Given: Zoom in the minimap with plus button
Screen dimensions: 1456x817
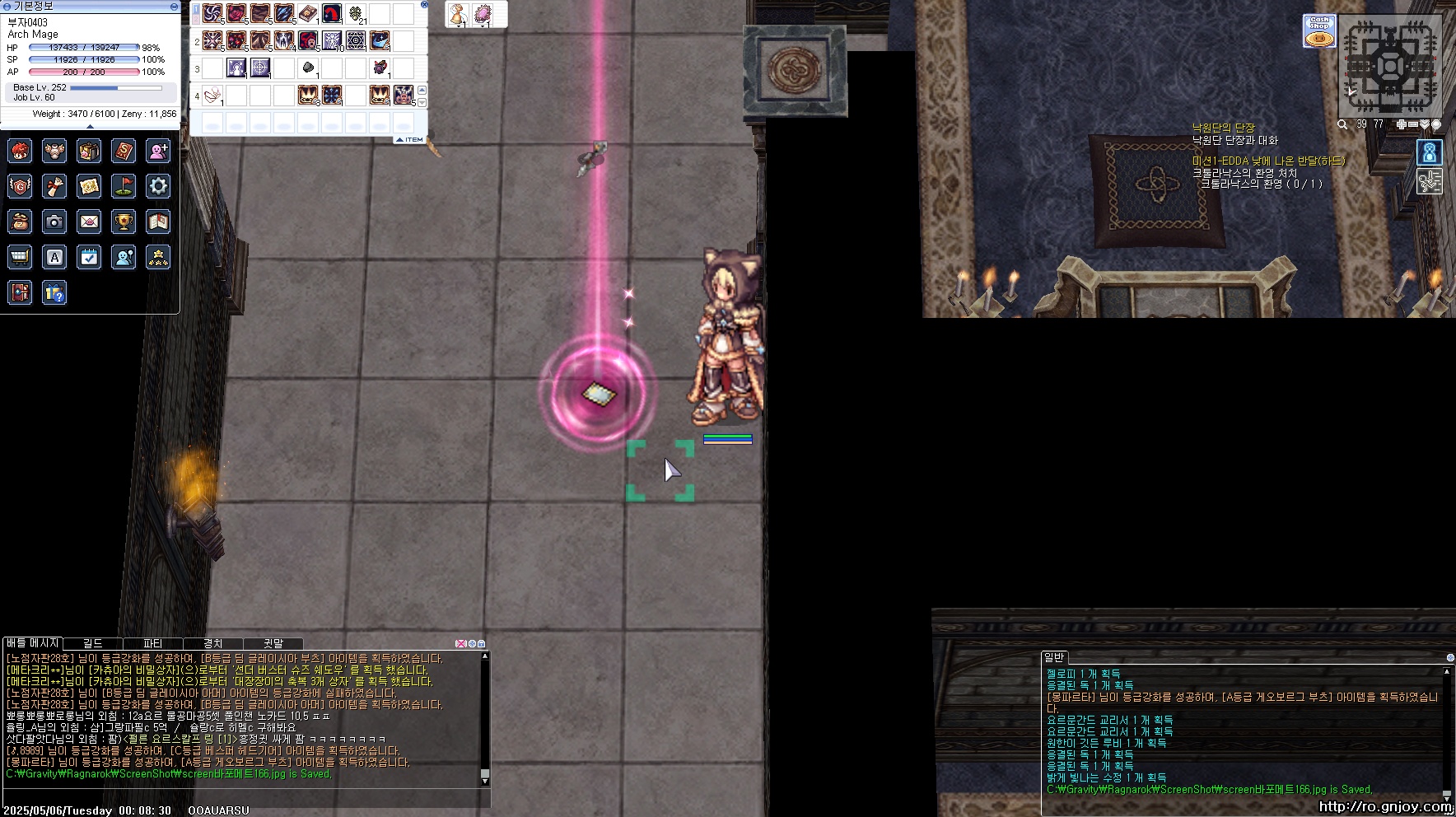Looking at the screenshot, I should [1402, 124].
